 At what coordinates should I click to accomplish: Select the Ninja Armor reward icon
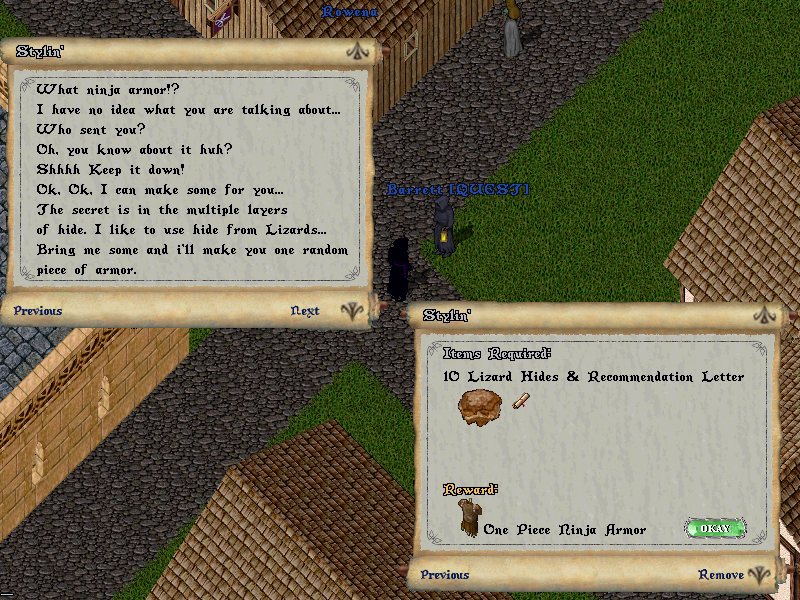tap(468, 518)
